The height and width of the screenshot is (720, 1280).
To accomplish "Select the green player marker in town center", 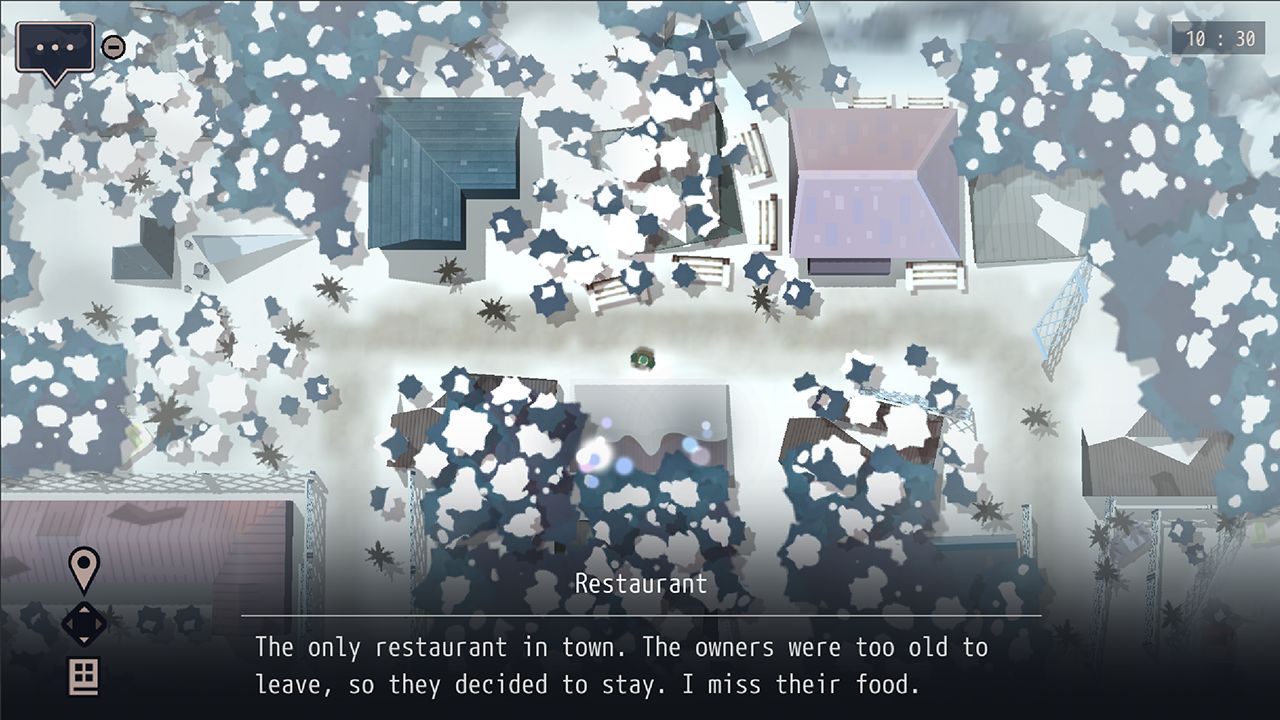I will pyautogui.click(x=640, y=357).
